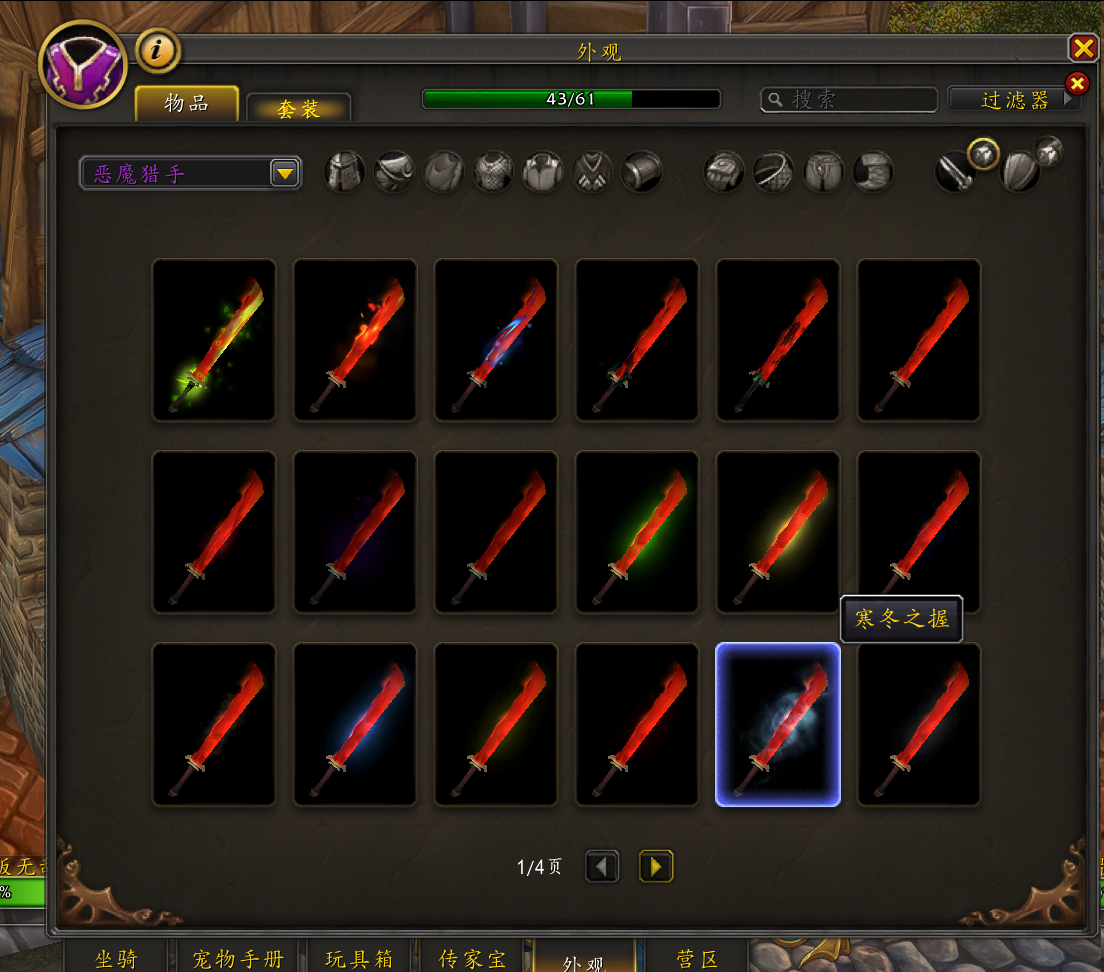Open the 玩具箱 toy box tab

pyautogui.click(x=359, y=958)
